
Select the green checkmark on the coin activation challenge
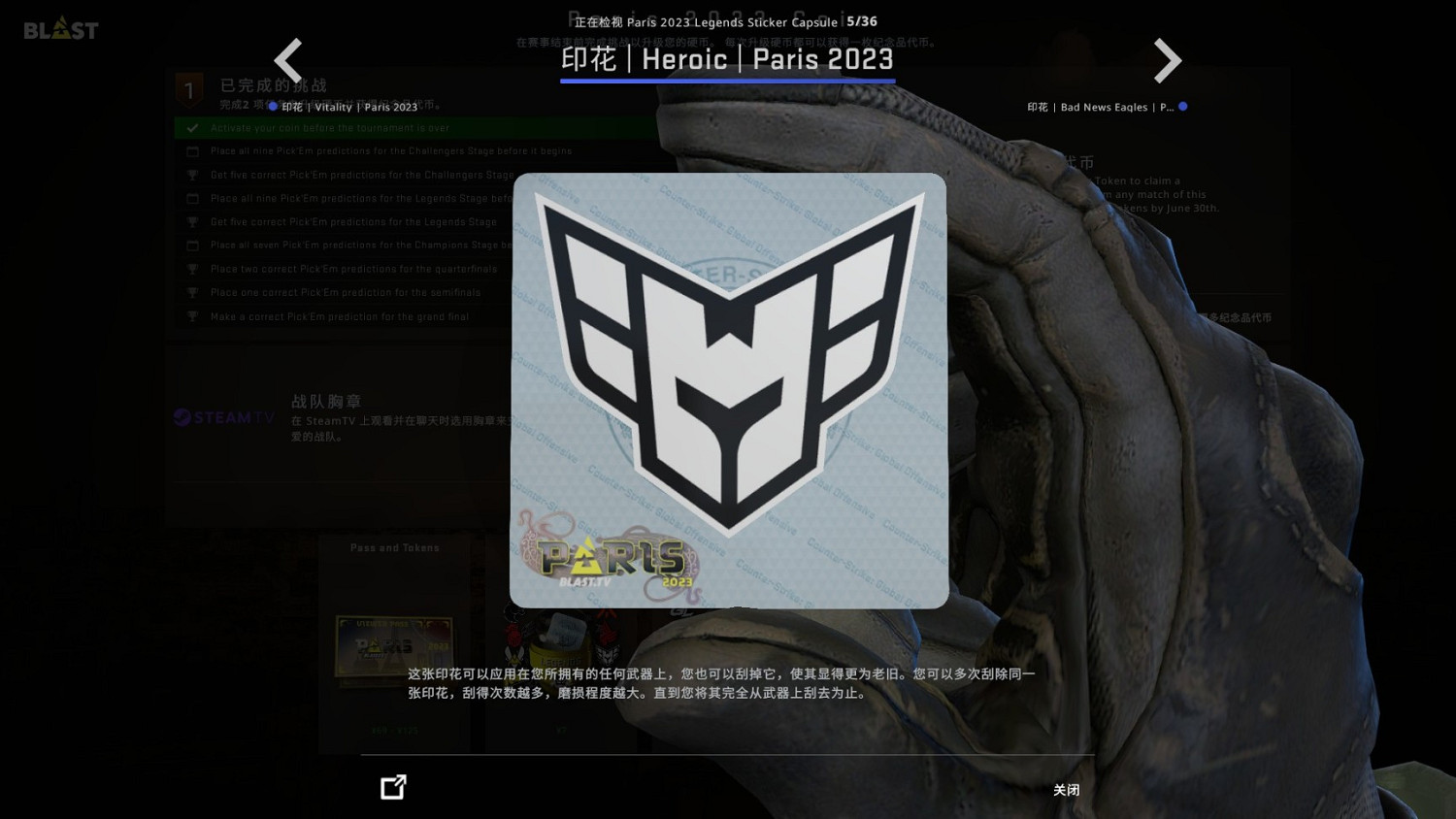[x=191, y=127]
